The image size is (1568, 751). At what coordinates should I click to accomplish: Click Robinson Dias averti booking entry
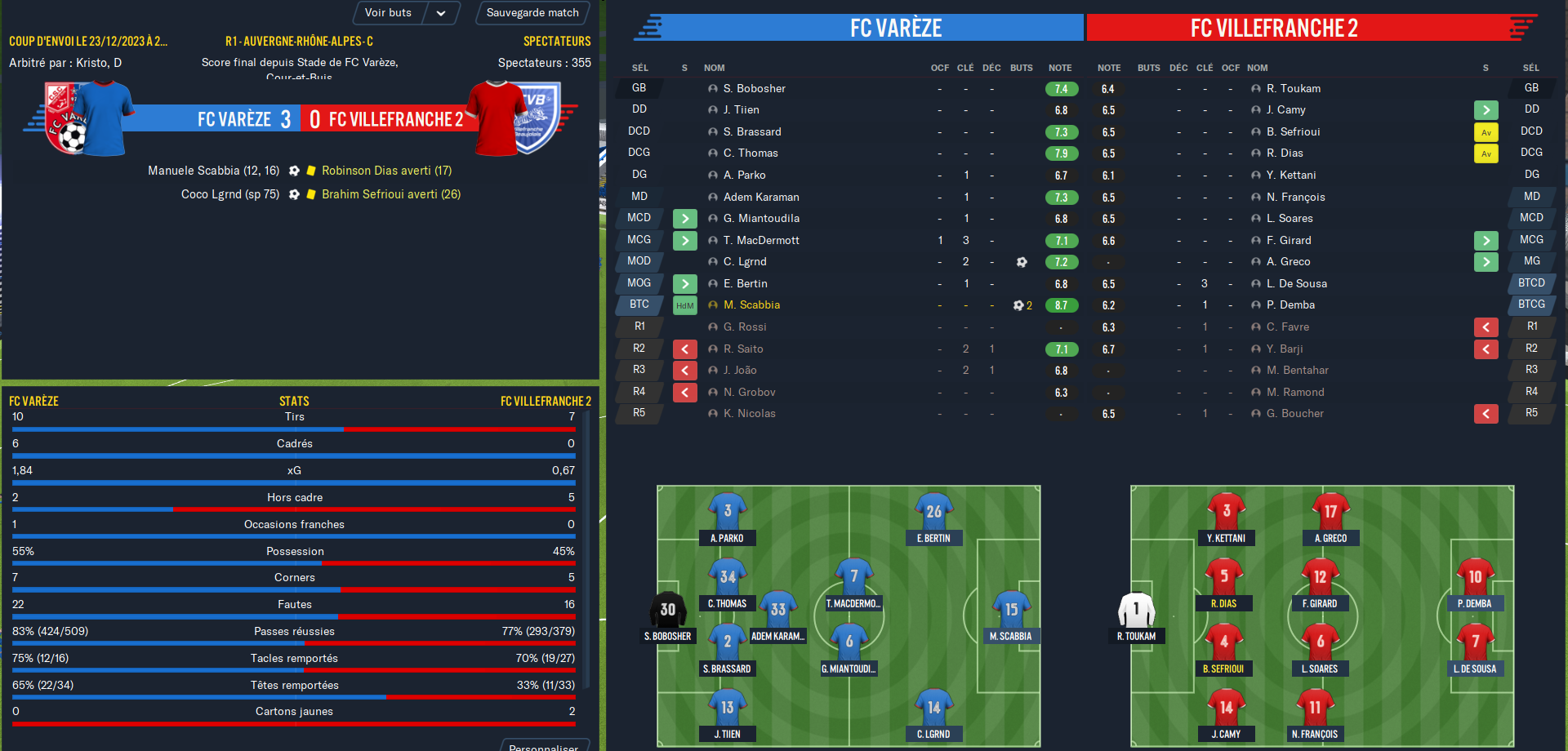386,171
